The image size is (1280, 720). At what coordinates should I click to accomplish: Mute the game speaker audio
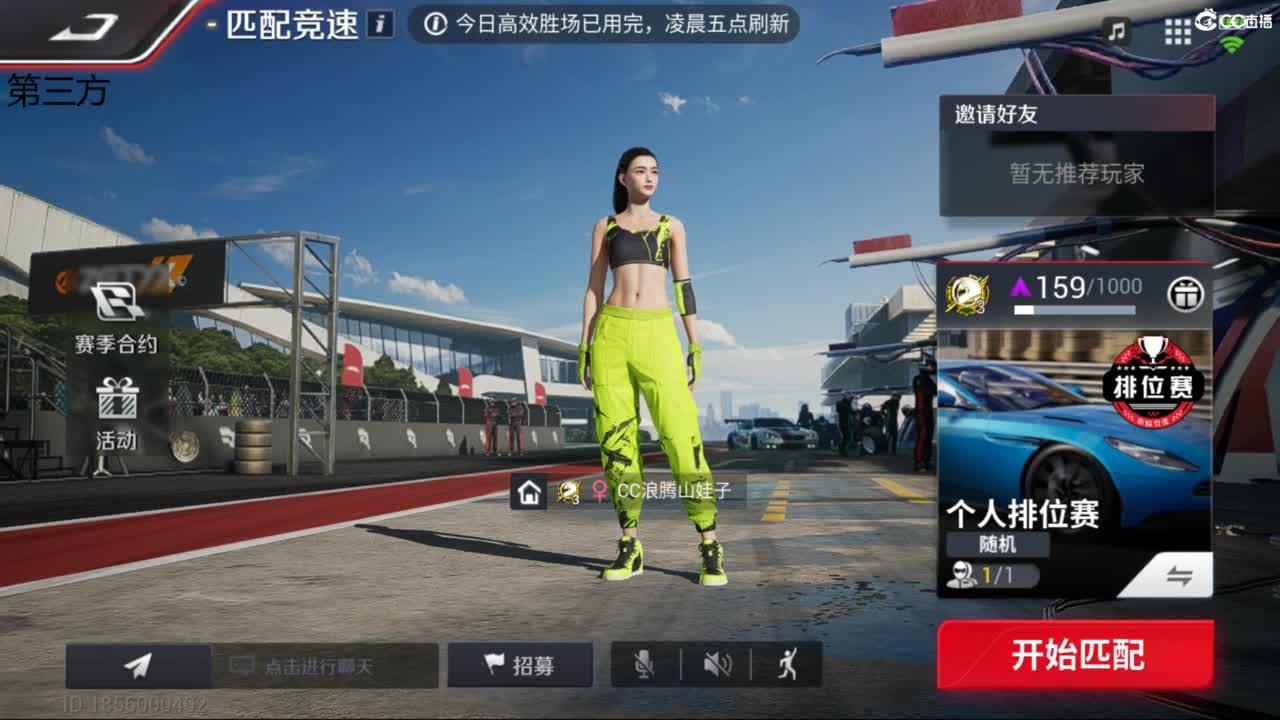point(717,661)
